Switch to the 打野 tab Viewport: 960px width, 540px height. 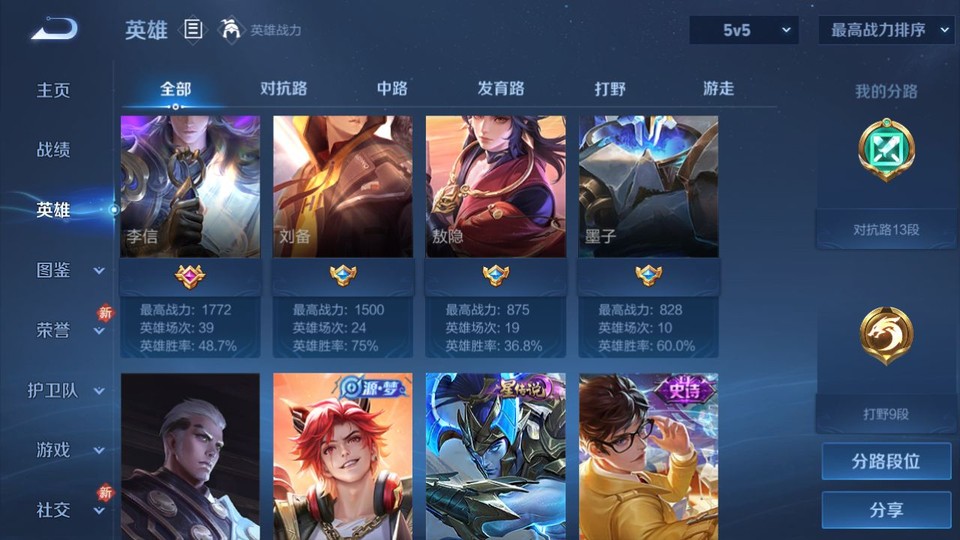(610, 88)
